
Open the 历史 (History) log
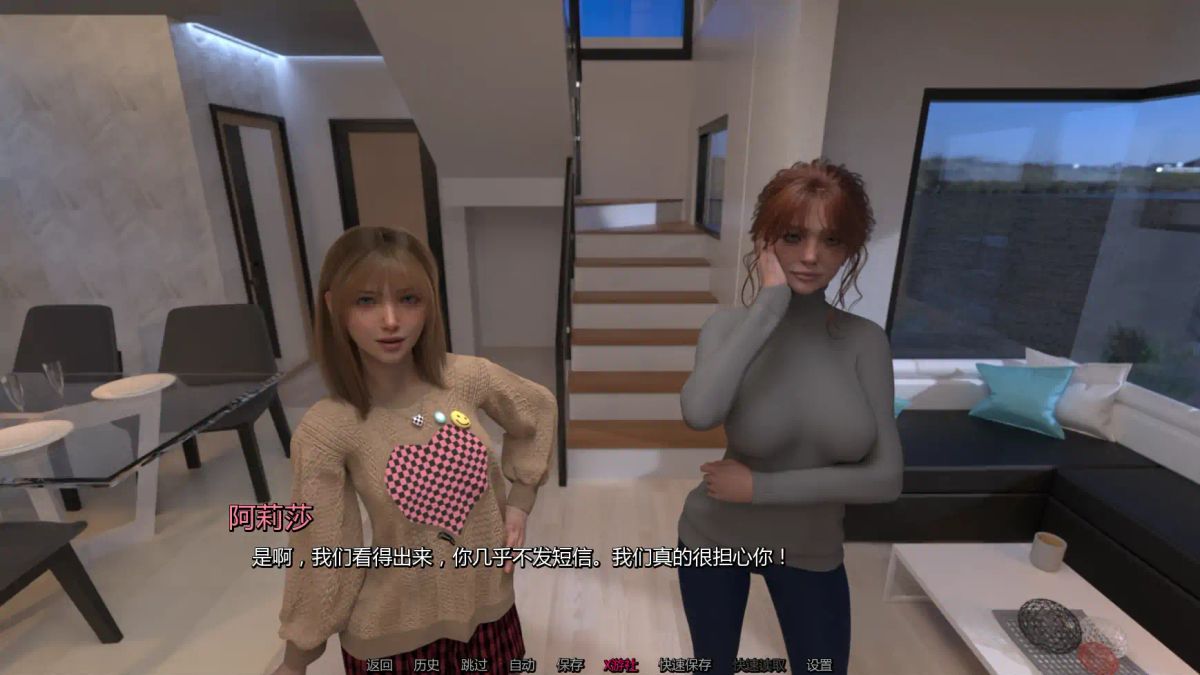tap(426, 665)
